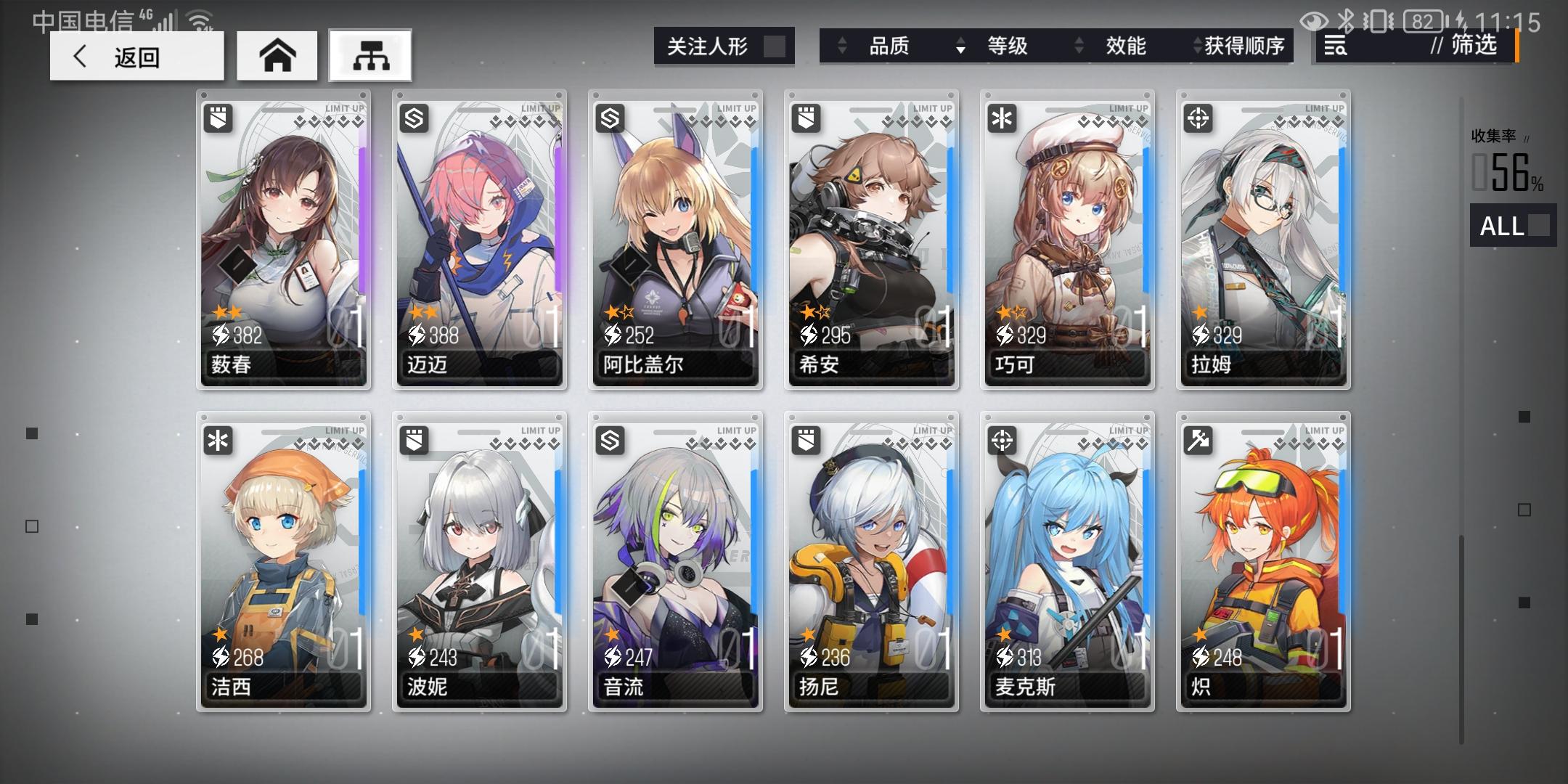The image size is (1568, 784).
Task: Select the 效能 sorting option
Action: pyautogui.click(x=1126, y=46)
